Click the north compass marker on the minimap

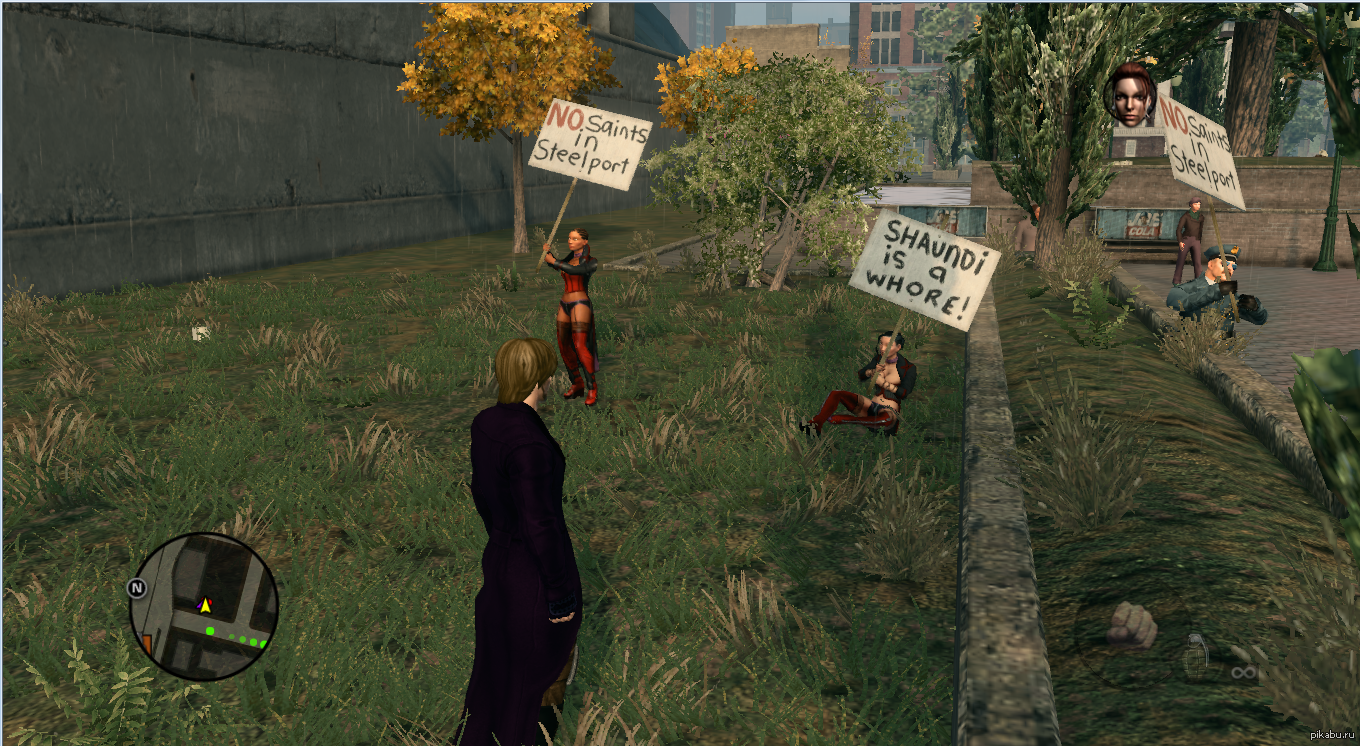pyautogui.click(x=138, y=588)
